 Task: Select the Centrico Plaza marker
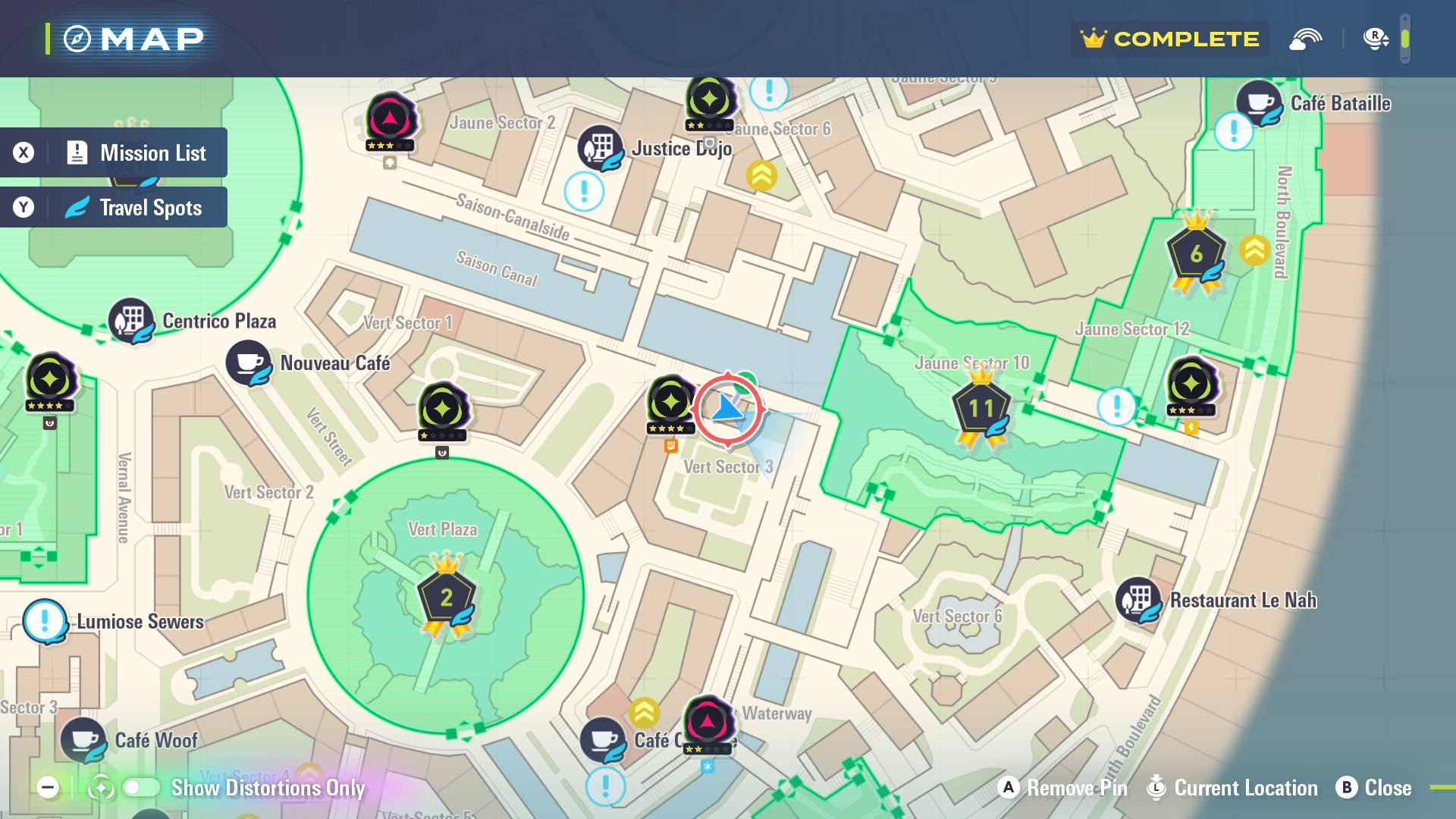click(130, 320)
